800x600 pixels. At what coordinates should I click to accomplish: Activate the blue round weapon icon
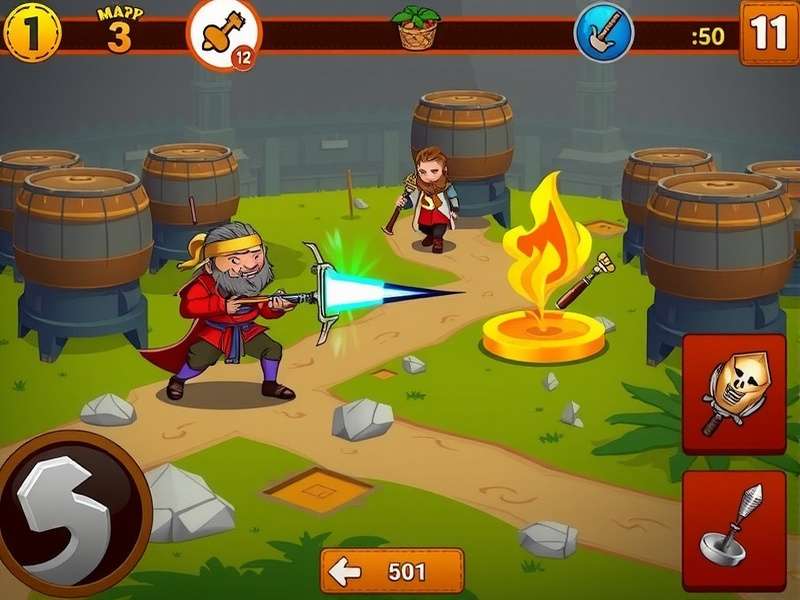[603, 32]
